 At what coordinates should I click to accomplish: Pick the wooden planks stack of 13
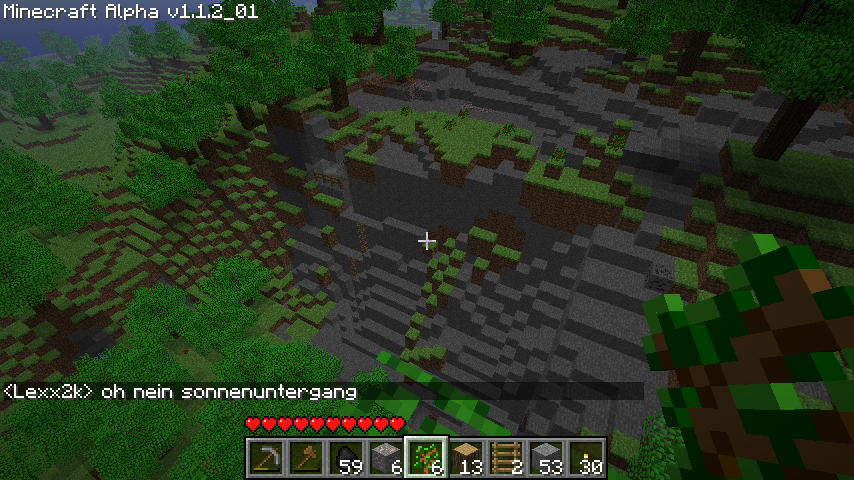(466, 458)
